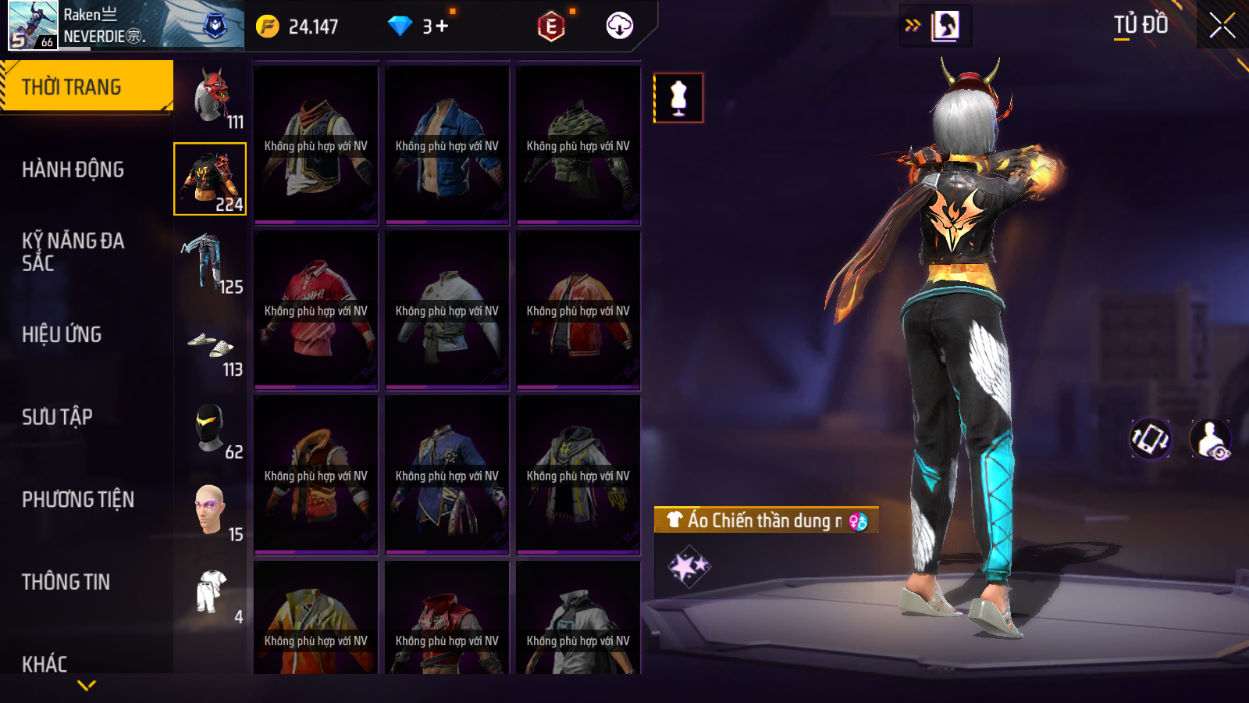Switch to Hành Động section
Screen dimensions: 1249x703
73,170
